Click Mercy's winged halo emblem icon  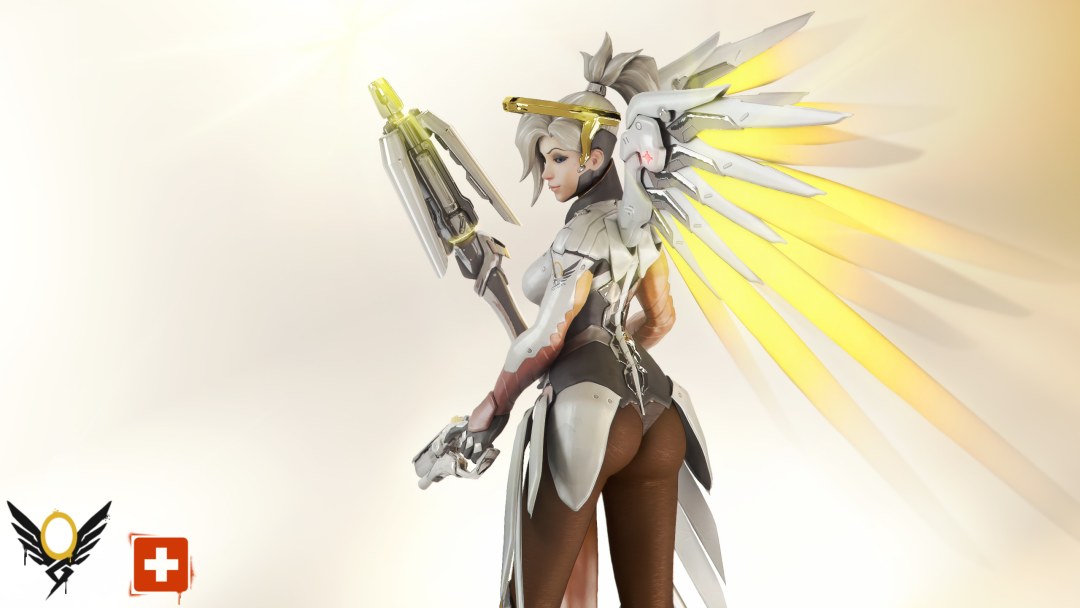click(x=58, y=545)
